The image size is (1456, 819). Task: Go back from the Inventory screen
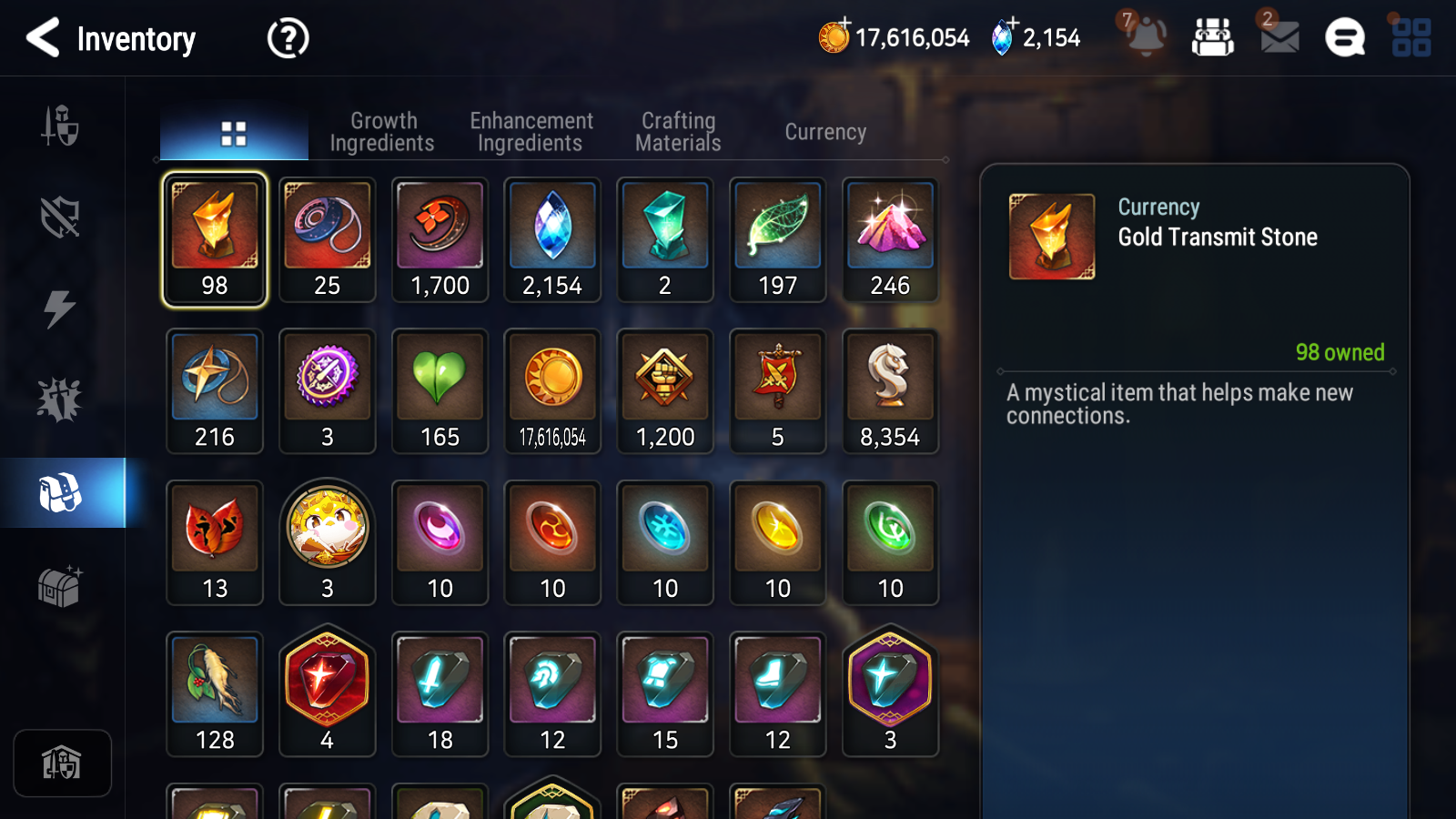coord(43,38)
